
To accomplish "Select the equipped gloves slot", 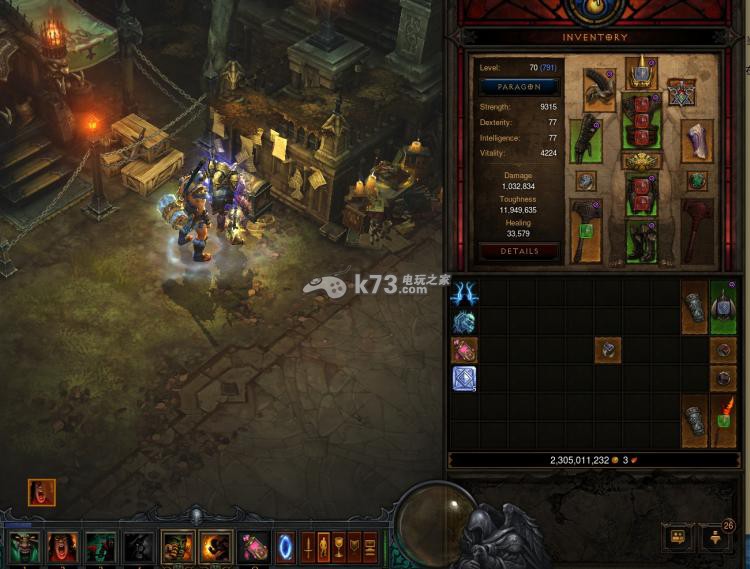I will point(586,139).
